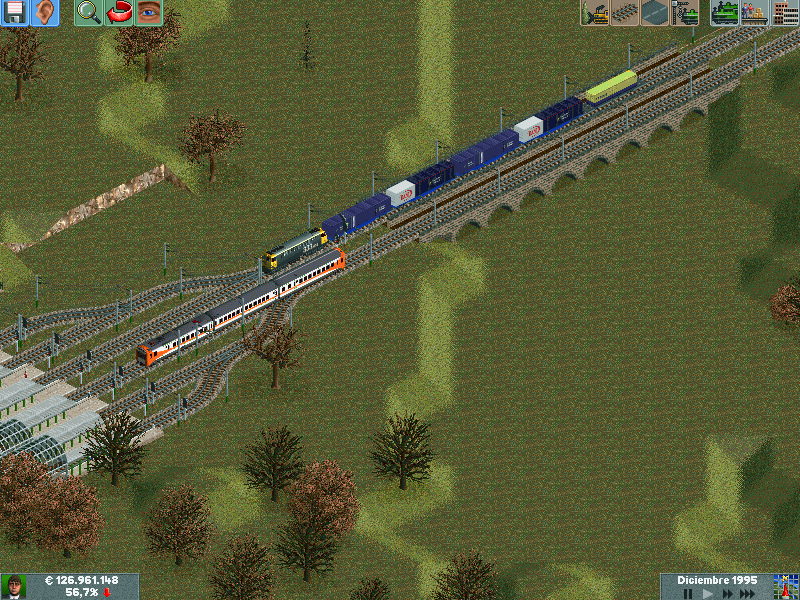This screenshot has width=800, height=600.
Task: Open the crane build vehicles tool
Action: pyautogui.click(x=685, y=13)
